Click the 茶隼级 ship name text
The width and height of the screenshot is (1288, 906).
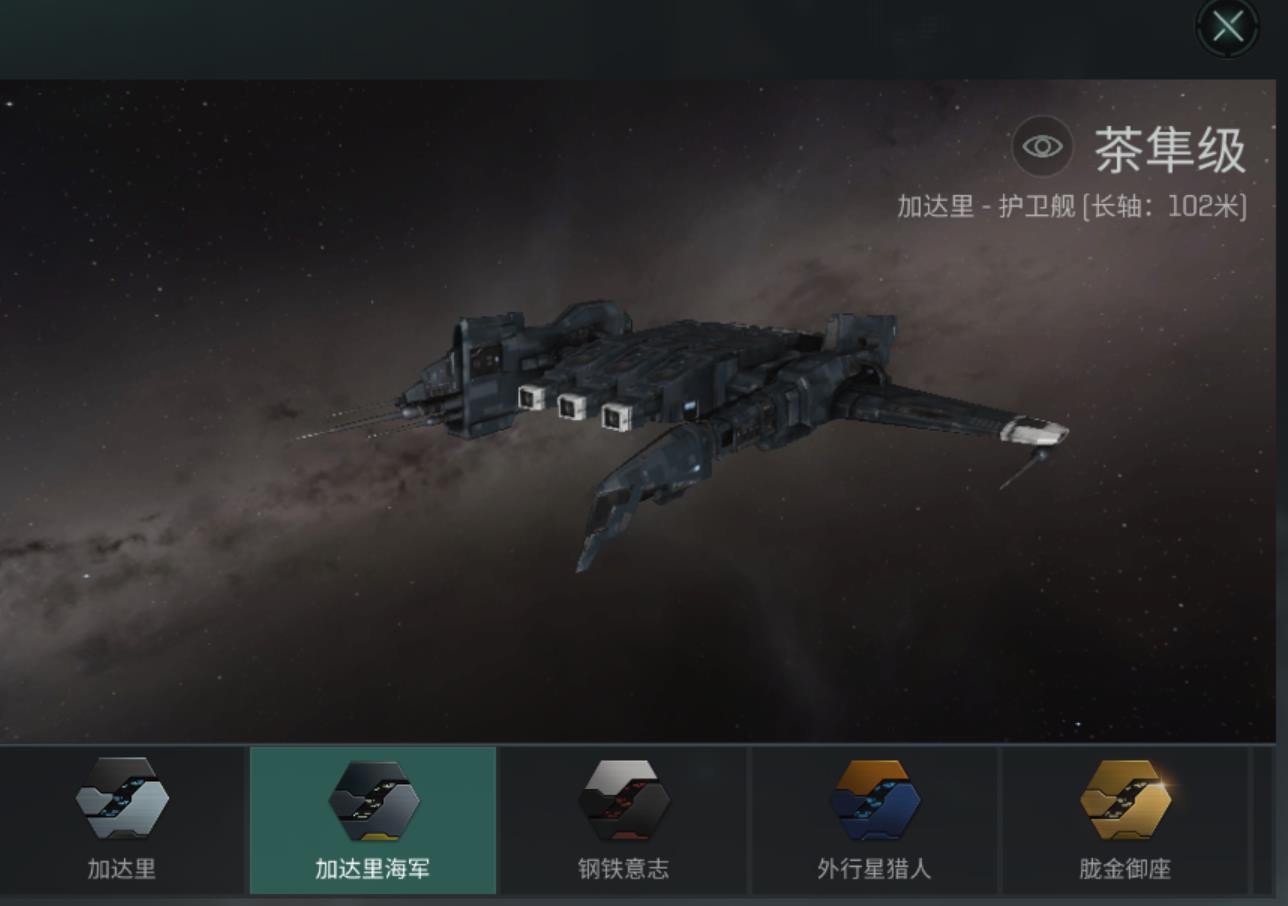[x=1168, y=148]
